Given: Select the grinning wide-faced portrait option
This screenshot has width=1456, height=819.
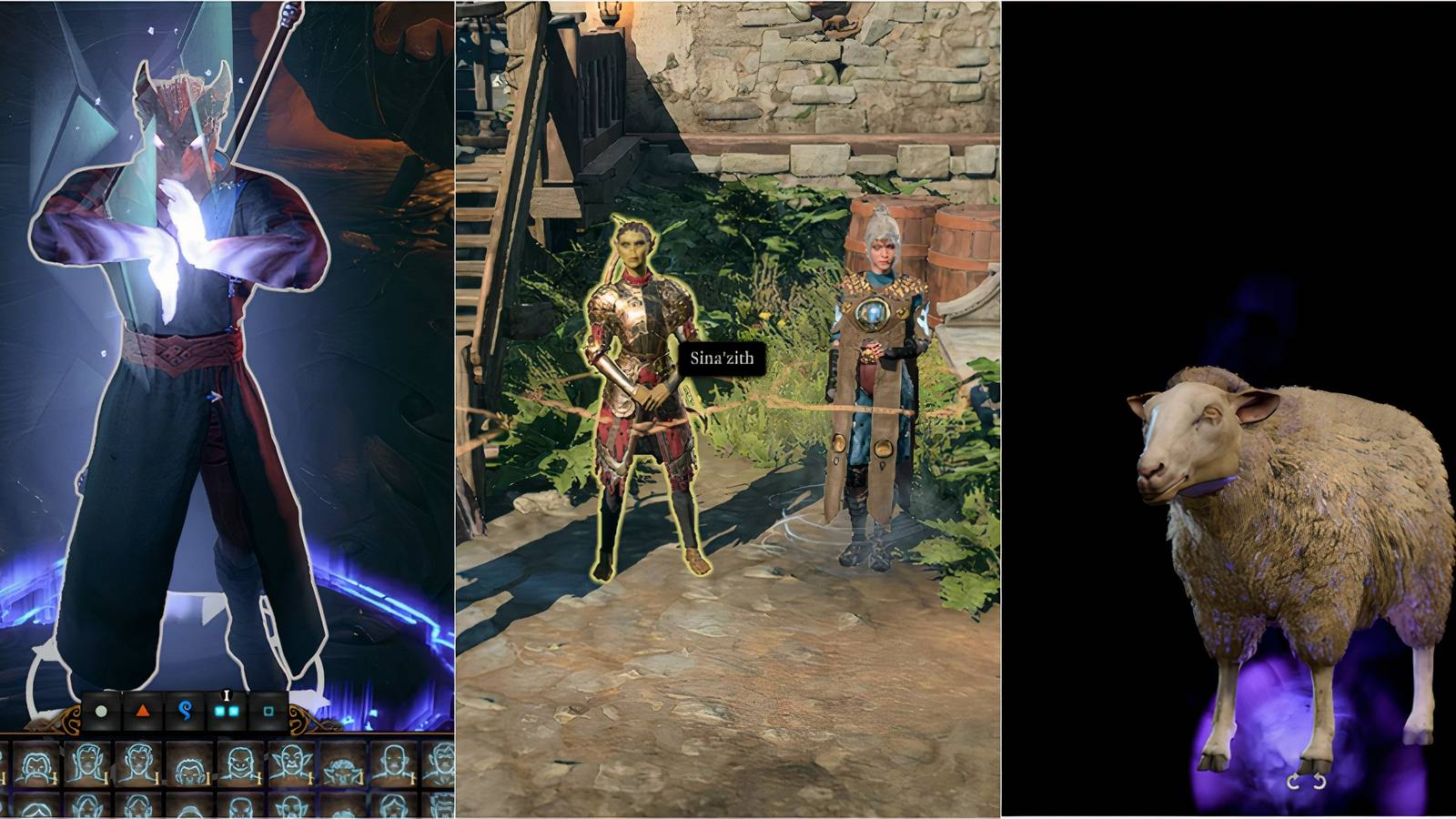Looking at the screenshot, I should [242, 763].
